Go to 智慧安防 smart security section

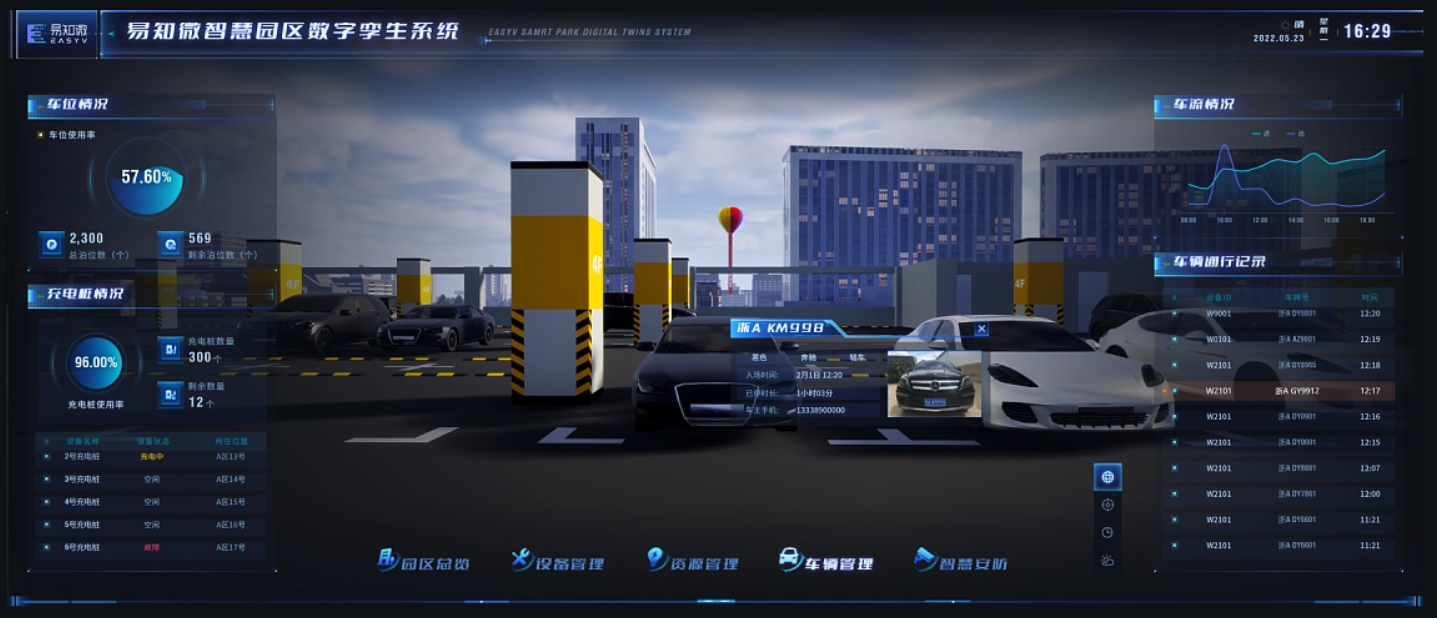(960, 562)
